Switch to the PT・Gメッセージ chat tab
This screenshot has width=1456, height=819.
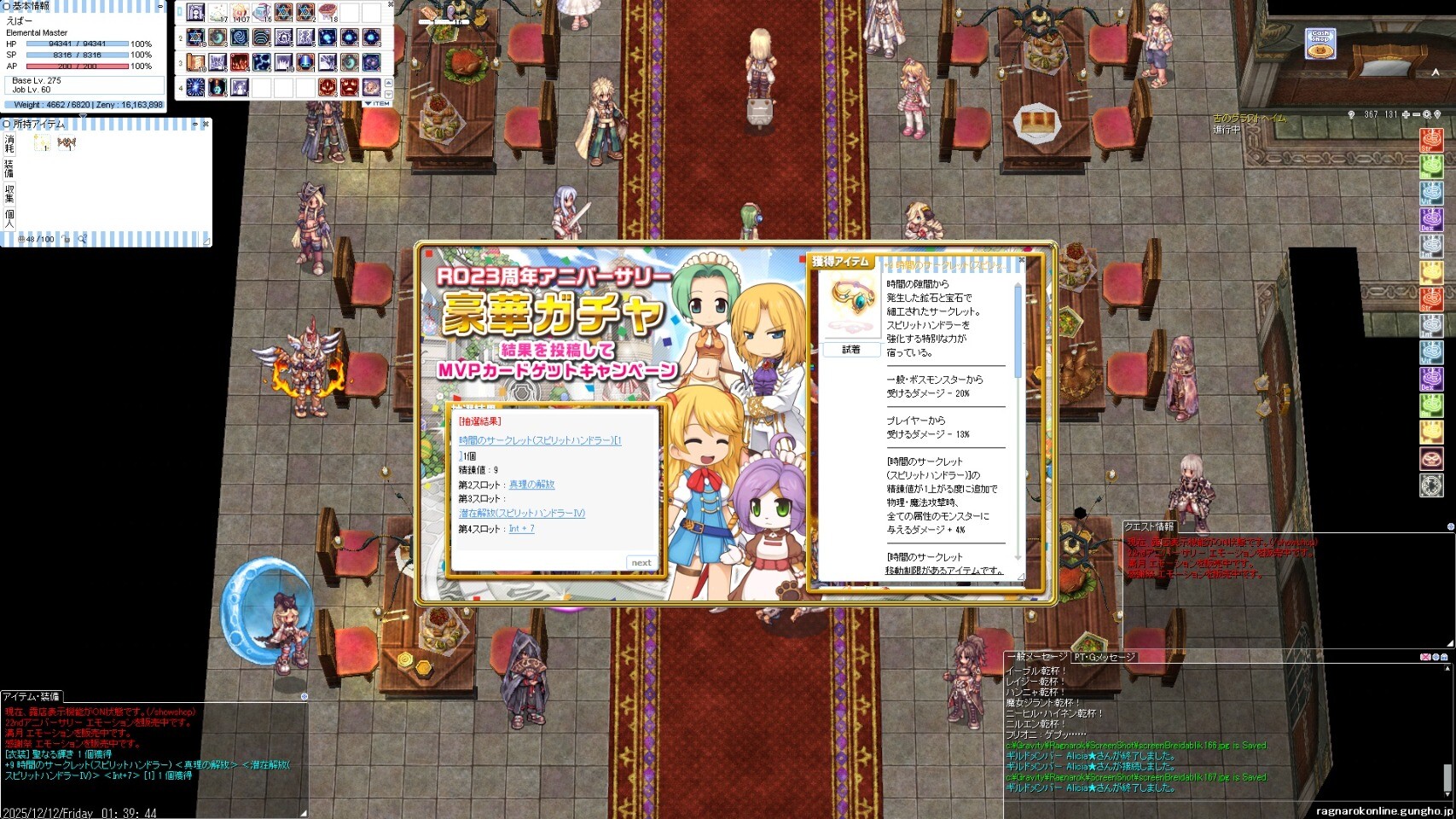coord(1104,657)
